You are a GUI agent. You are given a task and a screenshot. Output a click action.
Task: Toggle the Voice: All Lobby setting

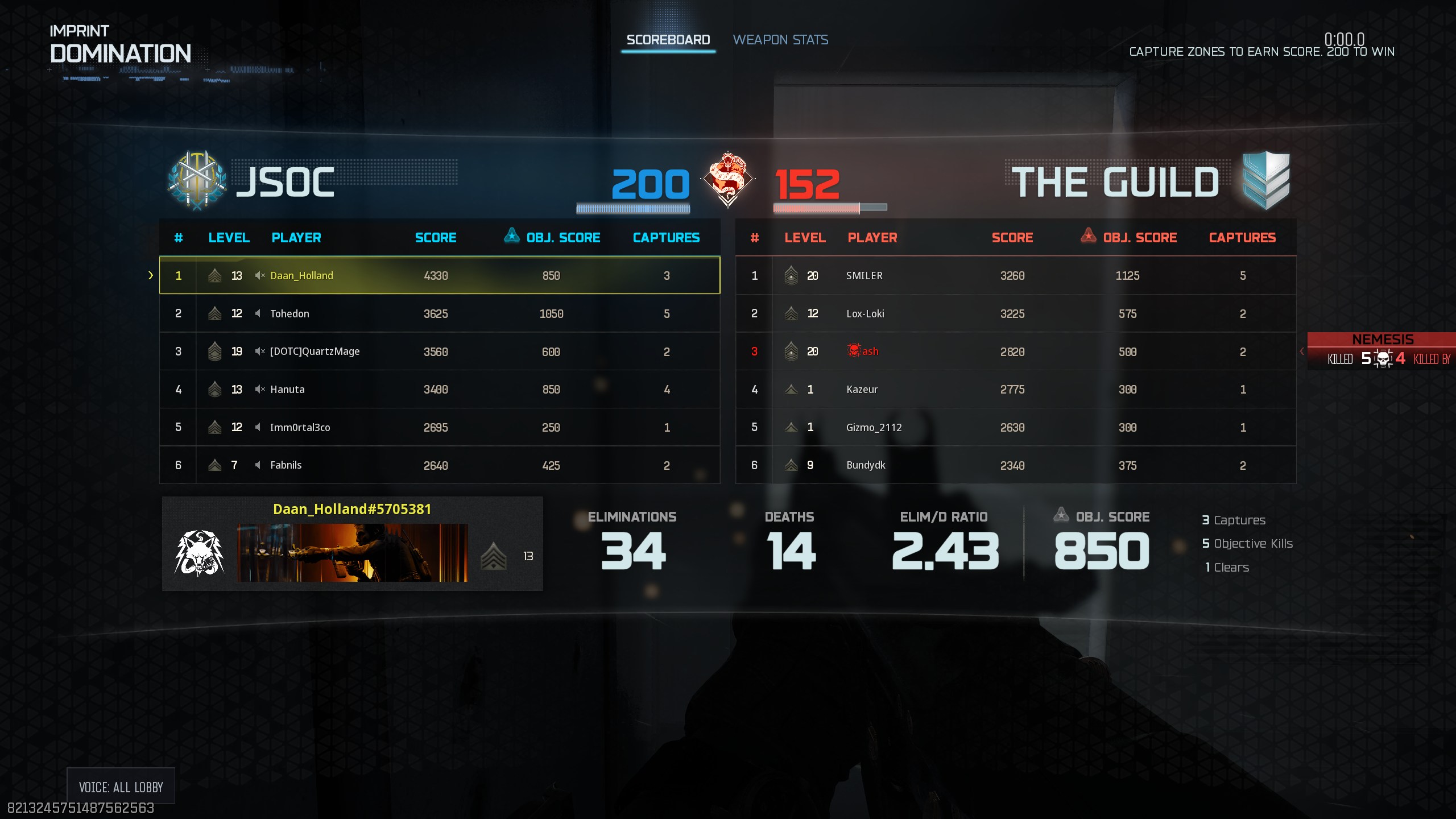(121, 787)
